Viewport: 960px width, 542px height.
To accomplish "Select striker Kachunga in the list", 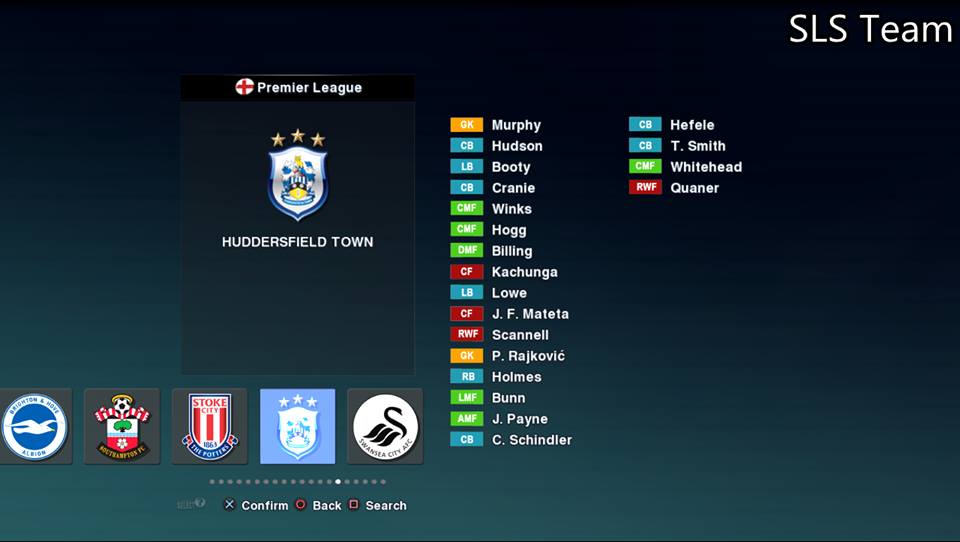I will click(x=524, y=272).
